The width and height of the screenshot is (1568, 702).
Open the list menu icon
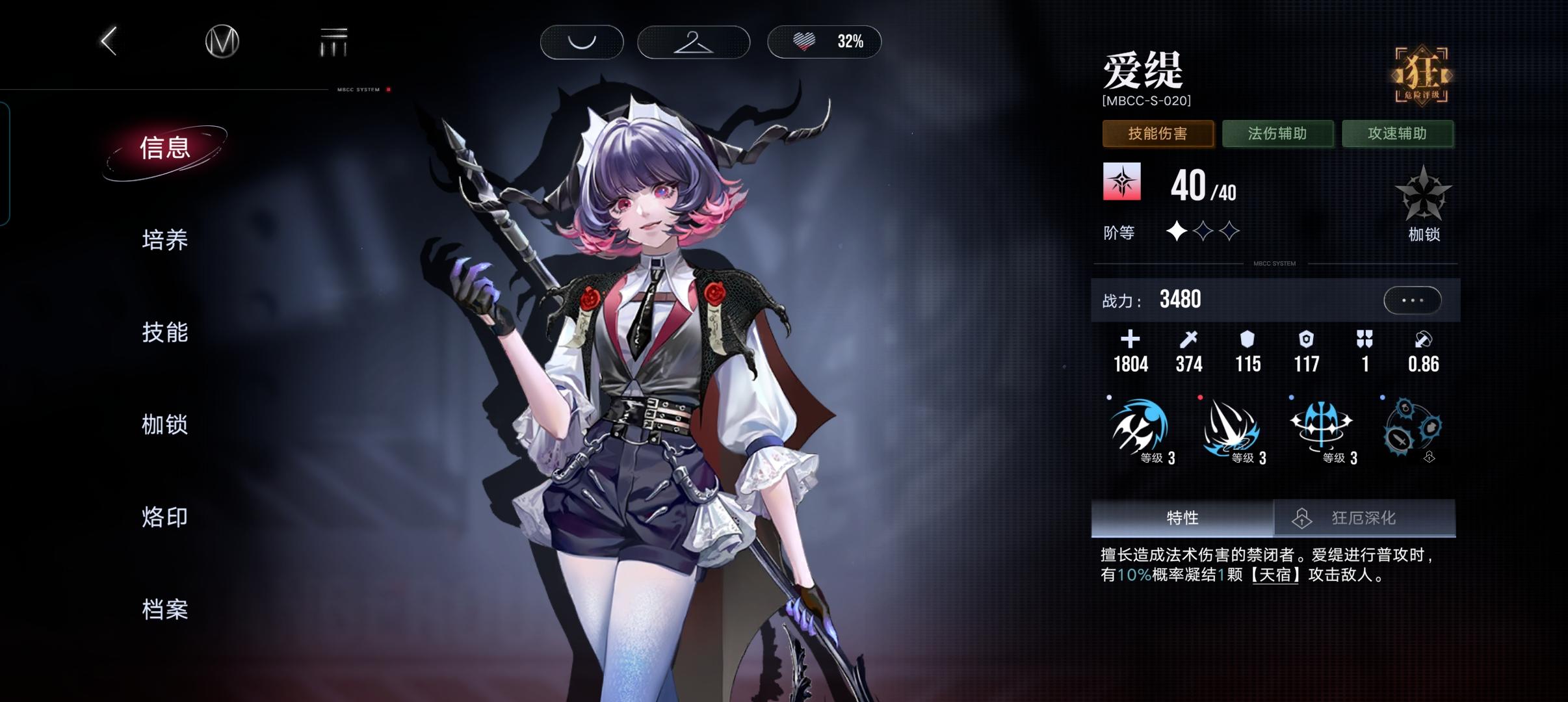pyautogui.click(x=333, y=42)
